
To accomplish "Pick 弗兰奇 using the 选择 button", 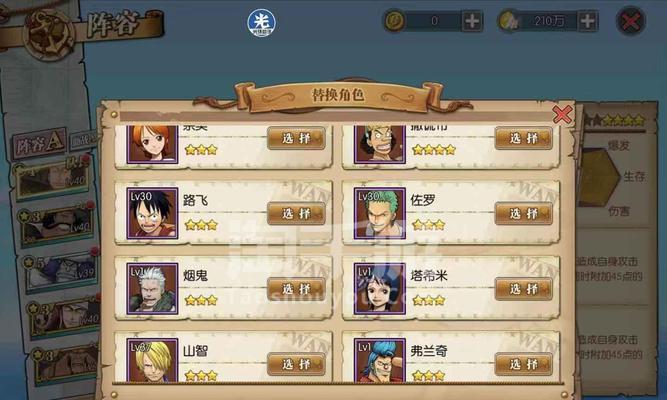I will 523,363.
